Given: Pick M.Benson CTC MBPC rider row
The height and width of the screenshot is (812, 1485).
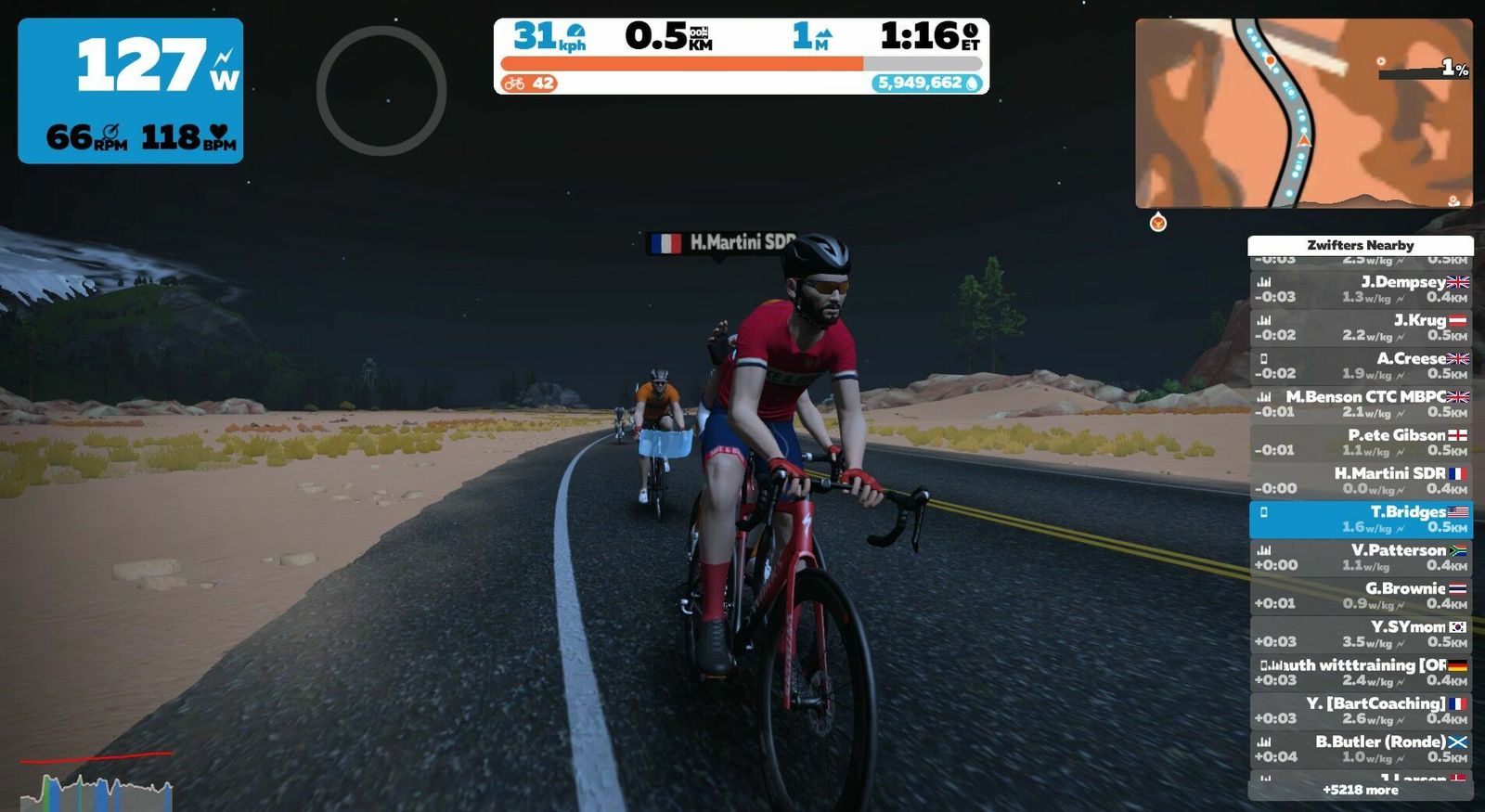Looking at the screenshot, I should (x=1361, y=404).
